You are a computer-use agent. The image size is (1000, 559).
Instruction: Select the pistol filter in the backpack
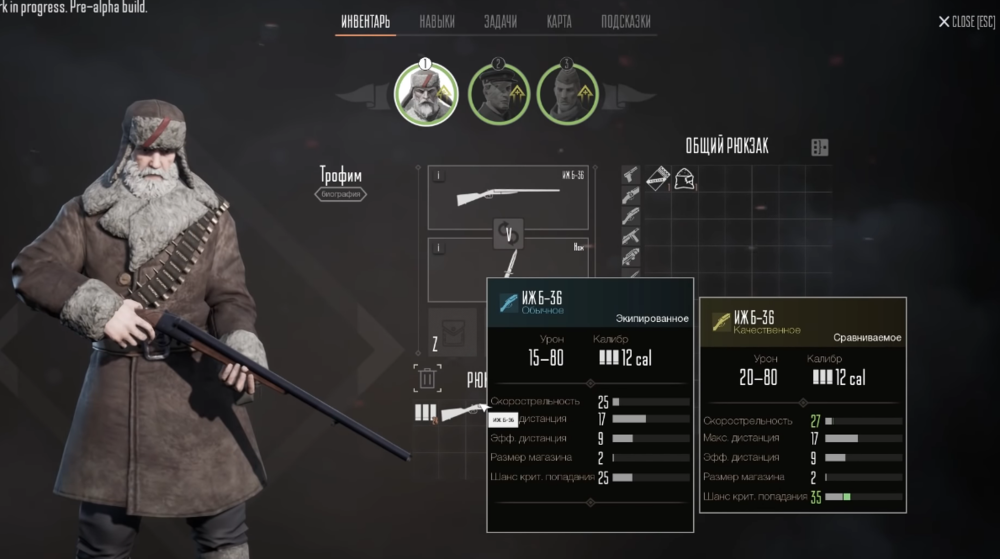(631, 177)
